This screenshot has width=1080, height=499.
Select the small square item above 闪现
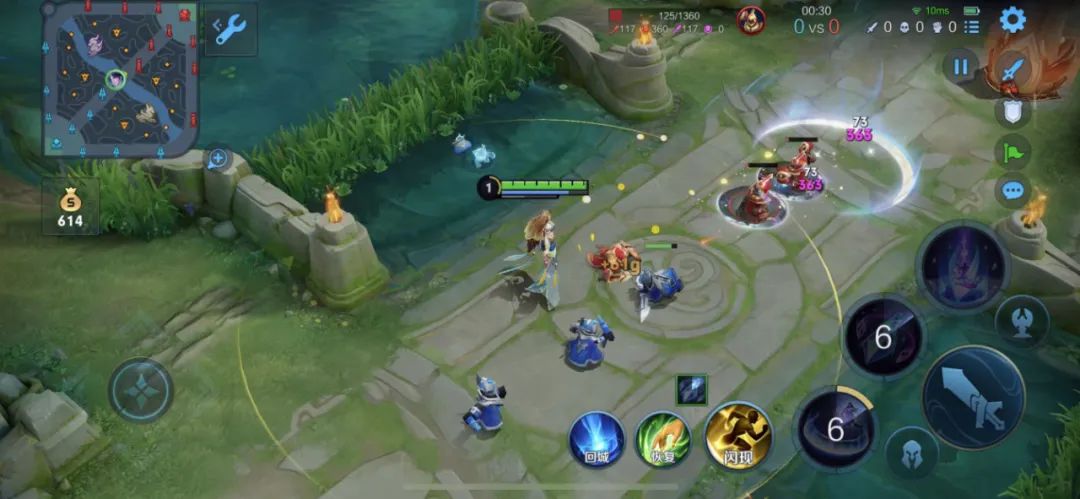tap(691, 390)
